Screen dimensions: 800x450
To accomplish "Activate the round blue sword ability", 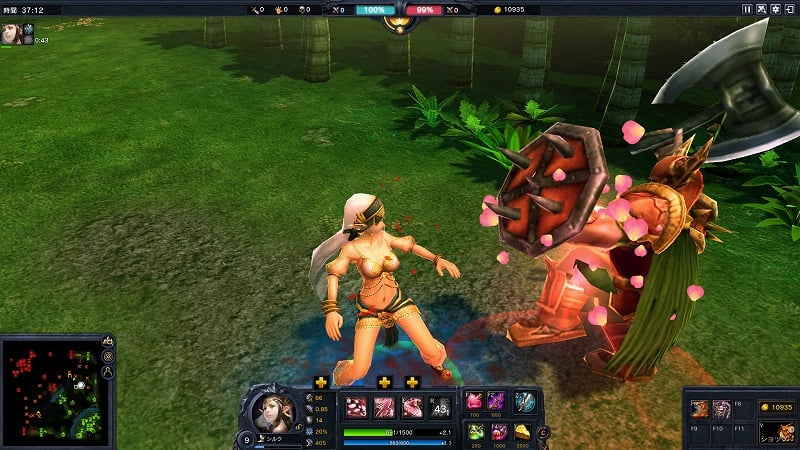I will (524, 402).
